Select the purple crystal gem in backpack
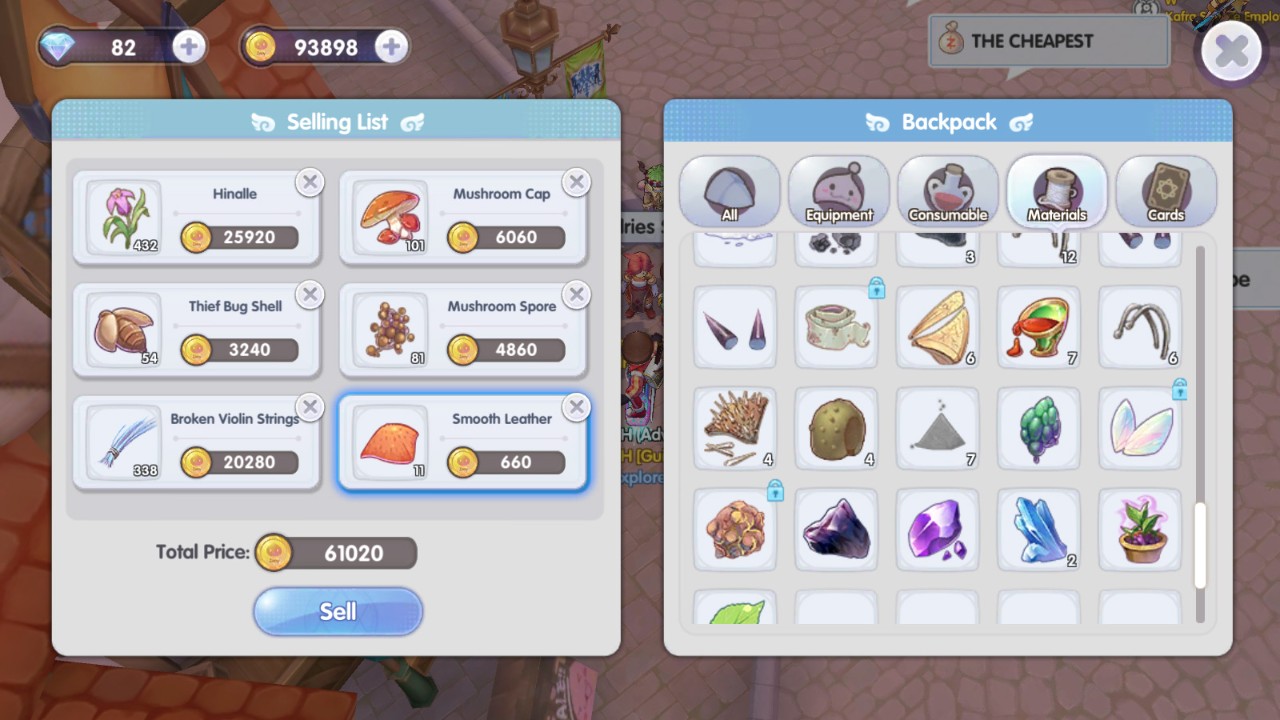Viewport: 1280px width, 720px height. pyautogui.click(x=937, y=530)
